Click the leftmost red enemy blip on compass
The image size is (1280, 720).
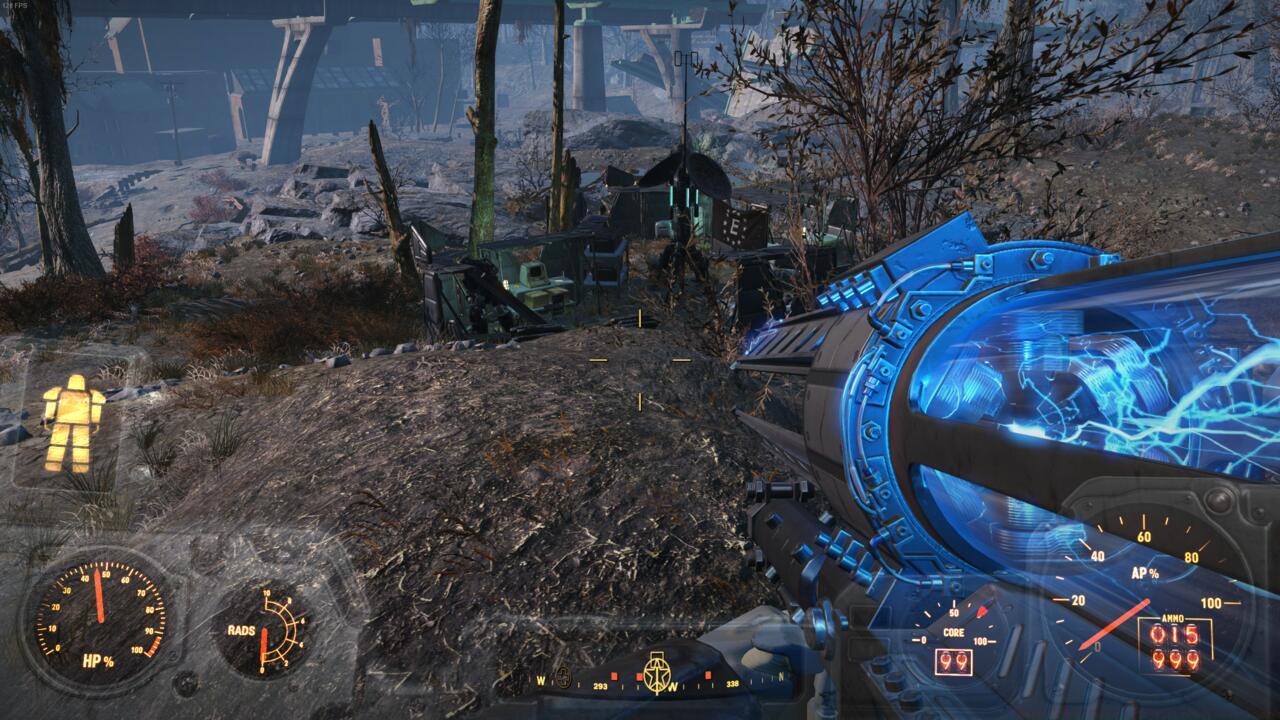613,676
